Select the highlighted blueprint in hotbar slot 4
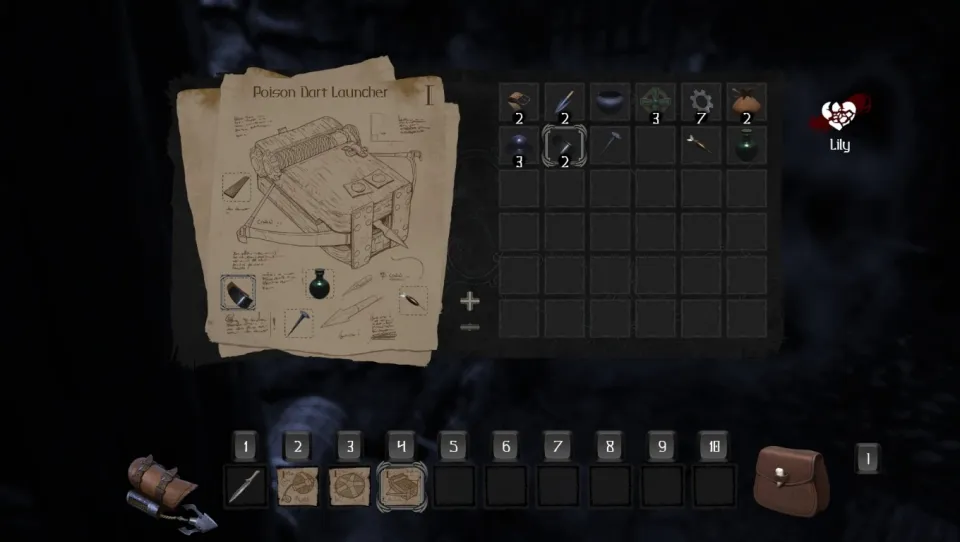 [402, 486]
